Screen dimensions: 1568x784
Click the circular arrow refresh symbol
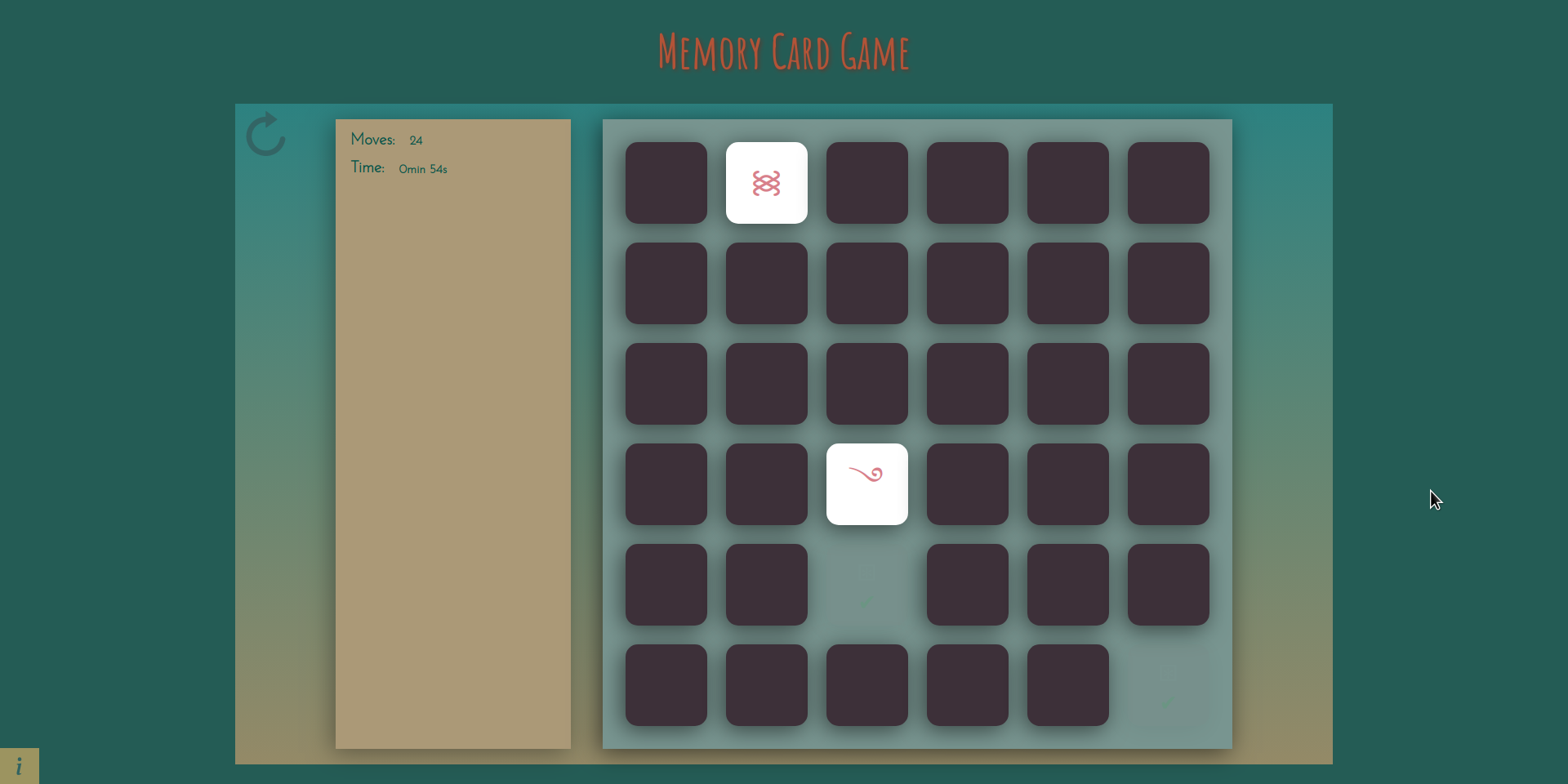point(265,135)
